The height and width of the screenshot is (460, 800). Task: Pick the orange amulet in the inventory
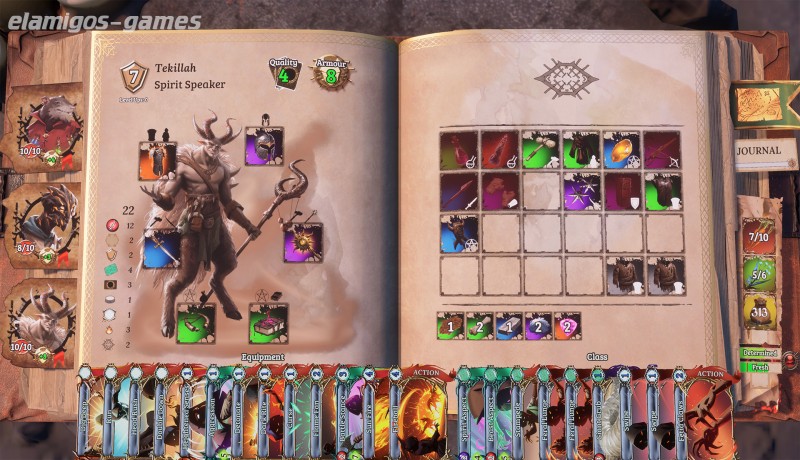tap(622, 150)
